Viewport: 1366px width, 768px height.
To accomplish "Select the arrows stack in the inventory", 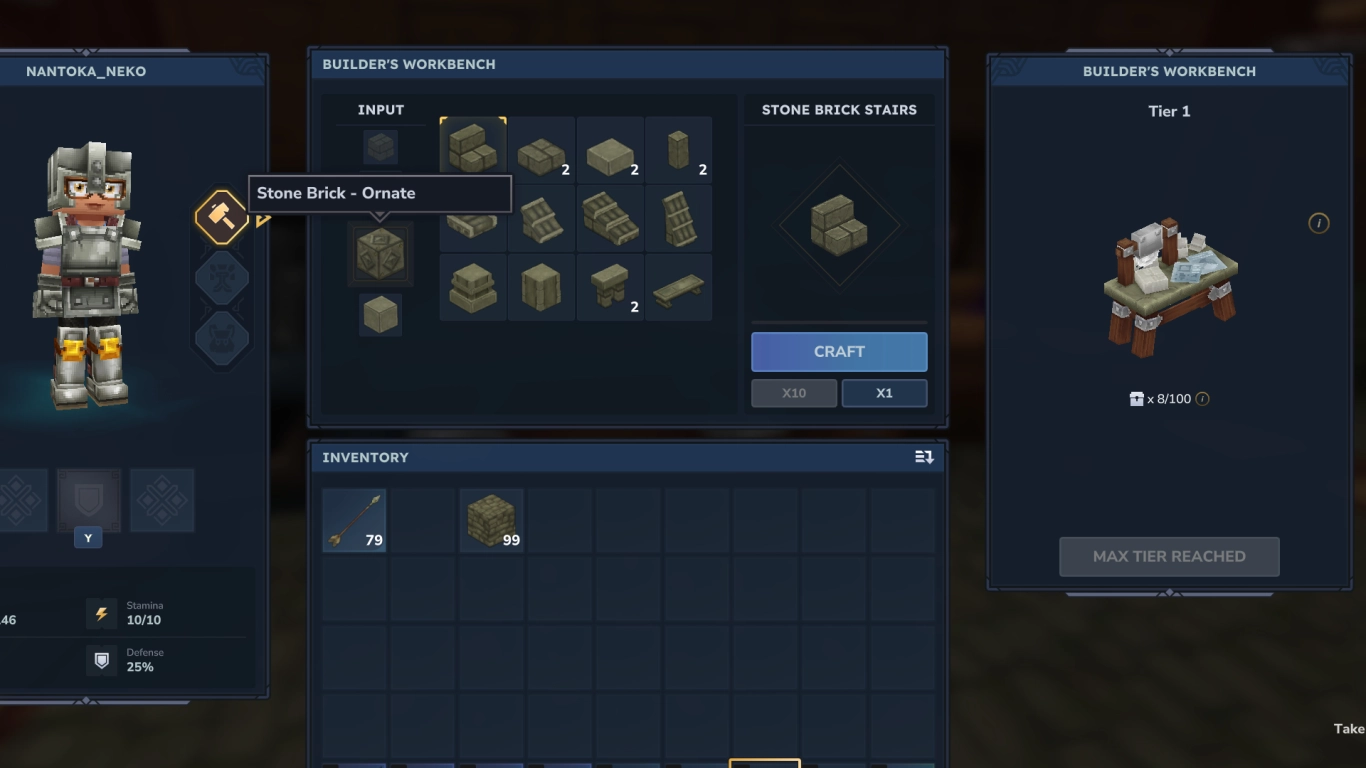I will point(353,519).
